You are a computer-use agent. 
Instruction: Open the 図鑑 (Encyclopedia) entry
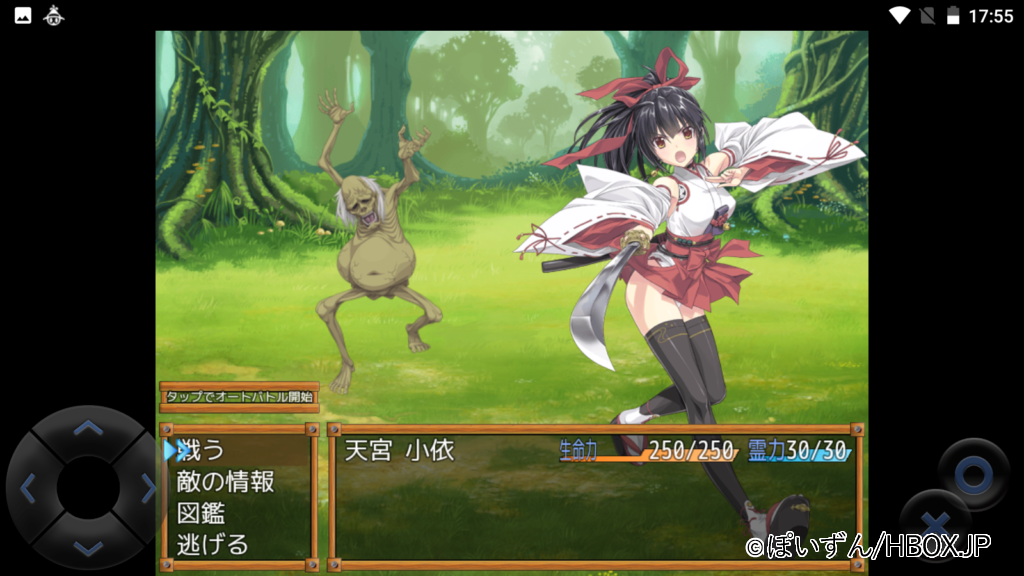pos(201,514)
